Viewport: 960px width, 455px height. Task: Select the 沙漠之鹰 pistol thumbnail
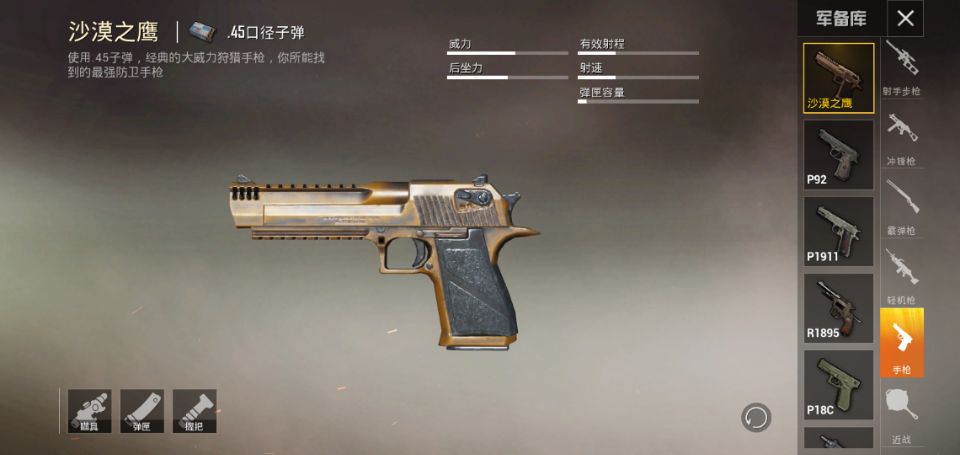click(838, 77)
